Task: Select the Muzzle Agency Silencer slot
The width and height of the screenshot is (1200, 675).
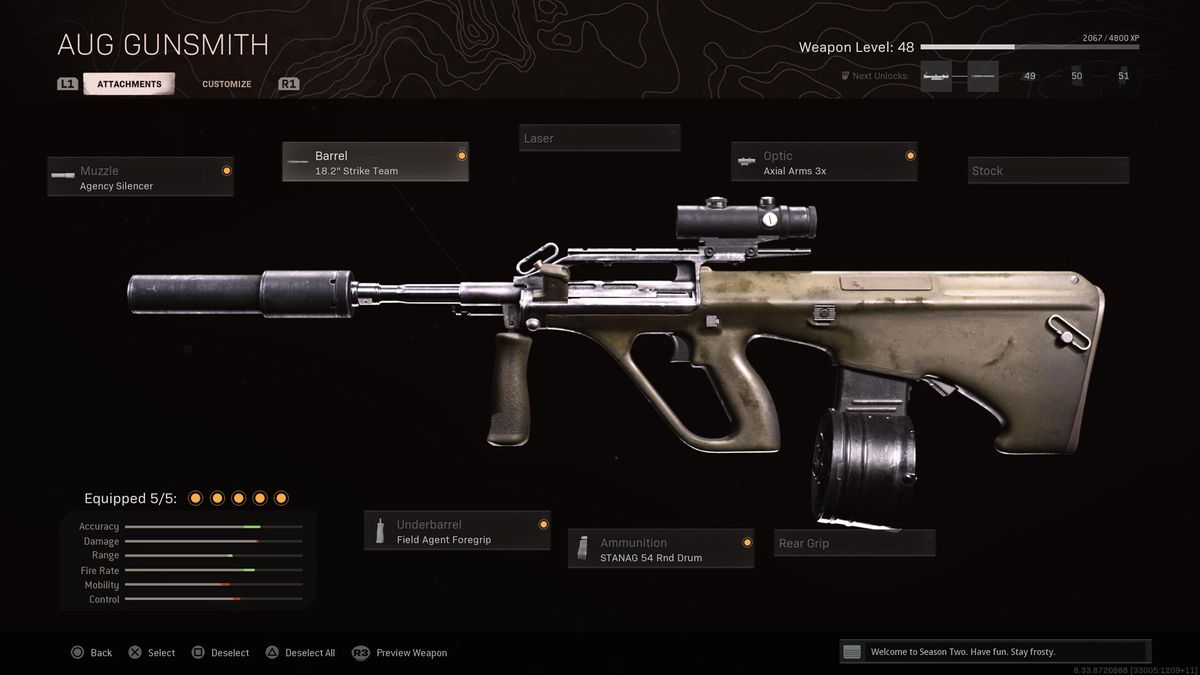Action: coord(140,177)
